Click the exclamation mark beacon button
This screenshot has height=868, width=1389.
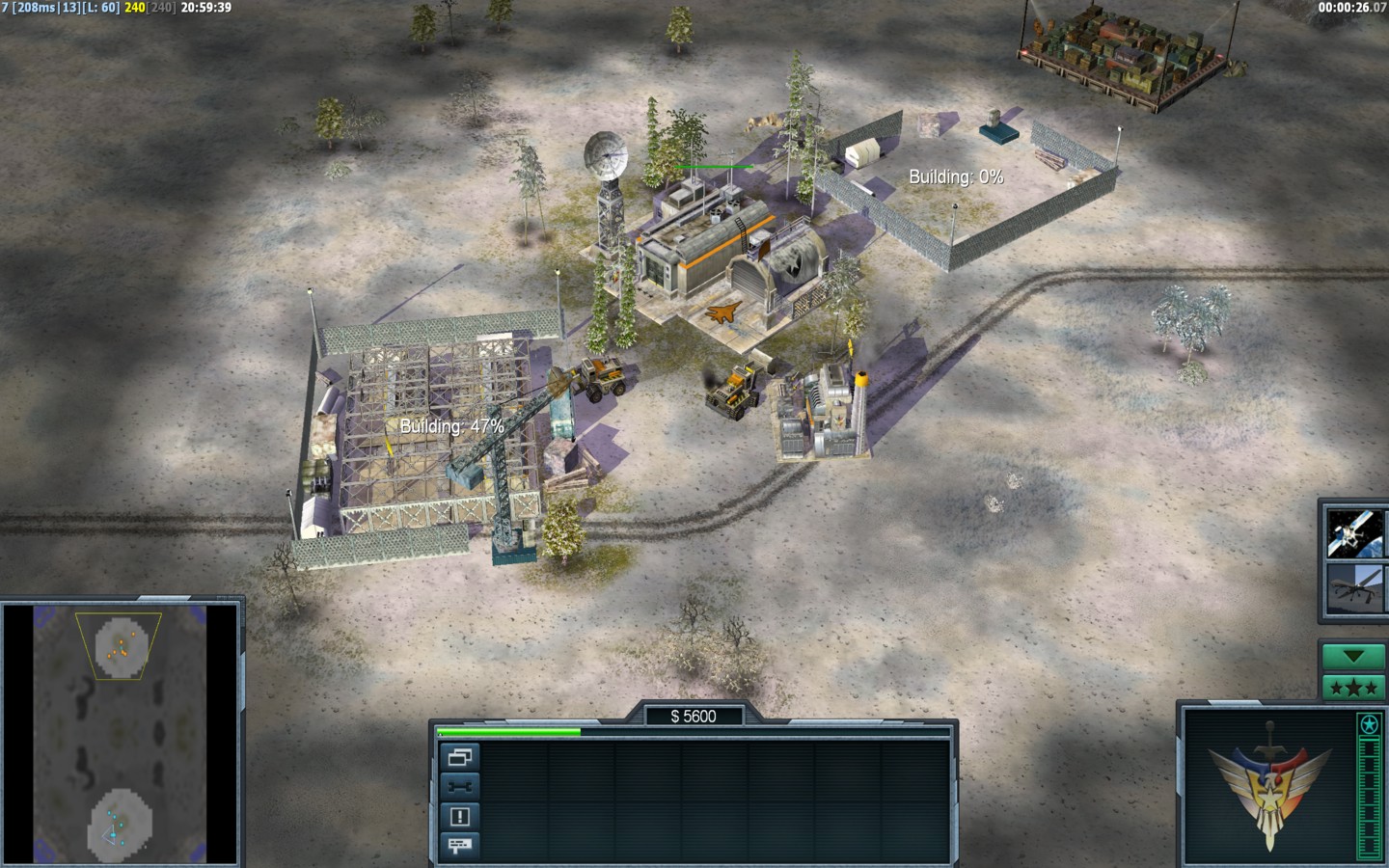[x=460, y=817]
